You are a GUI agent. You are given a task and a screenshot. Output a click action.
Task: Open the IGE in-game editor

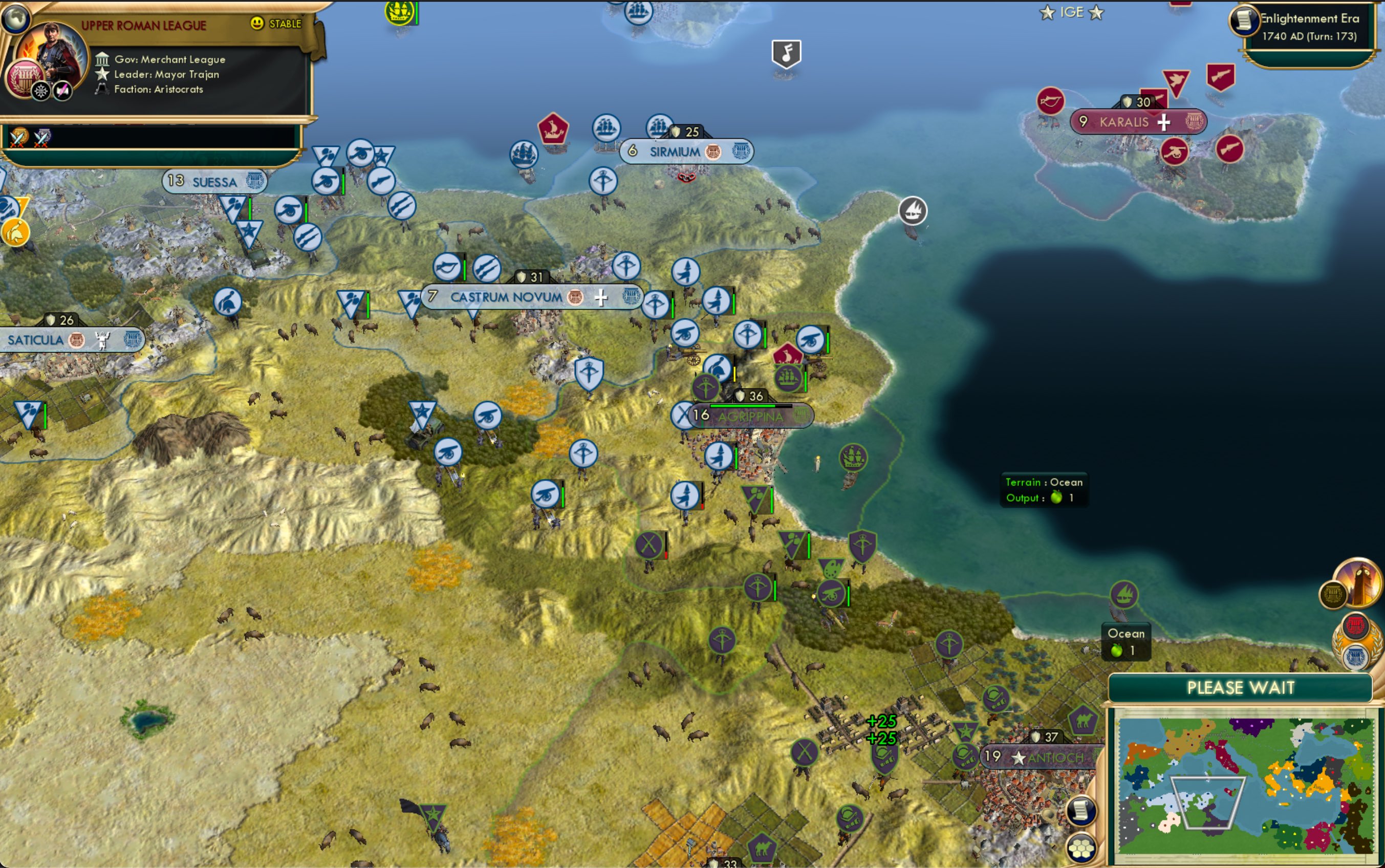(1071, 12)
